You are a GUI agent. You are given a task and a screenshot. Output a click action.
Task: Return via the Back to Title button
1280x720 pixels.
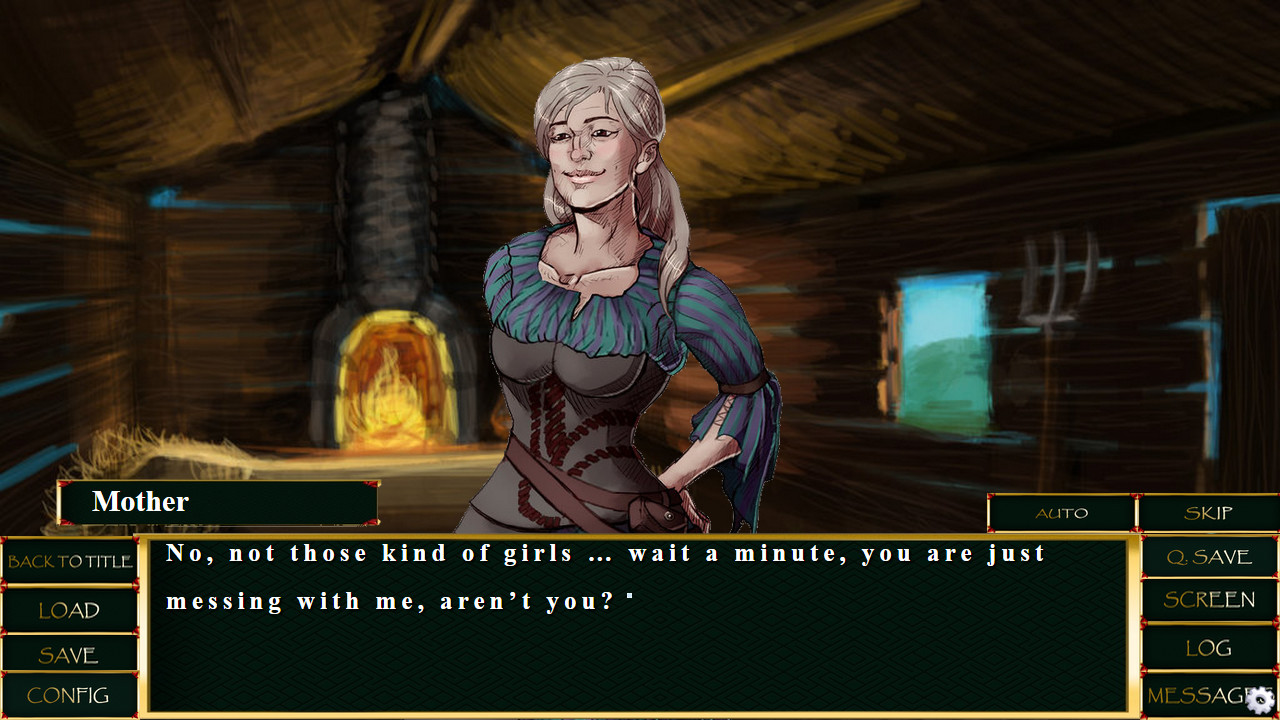[x=69, y=561]
